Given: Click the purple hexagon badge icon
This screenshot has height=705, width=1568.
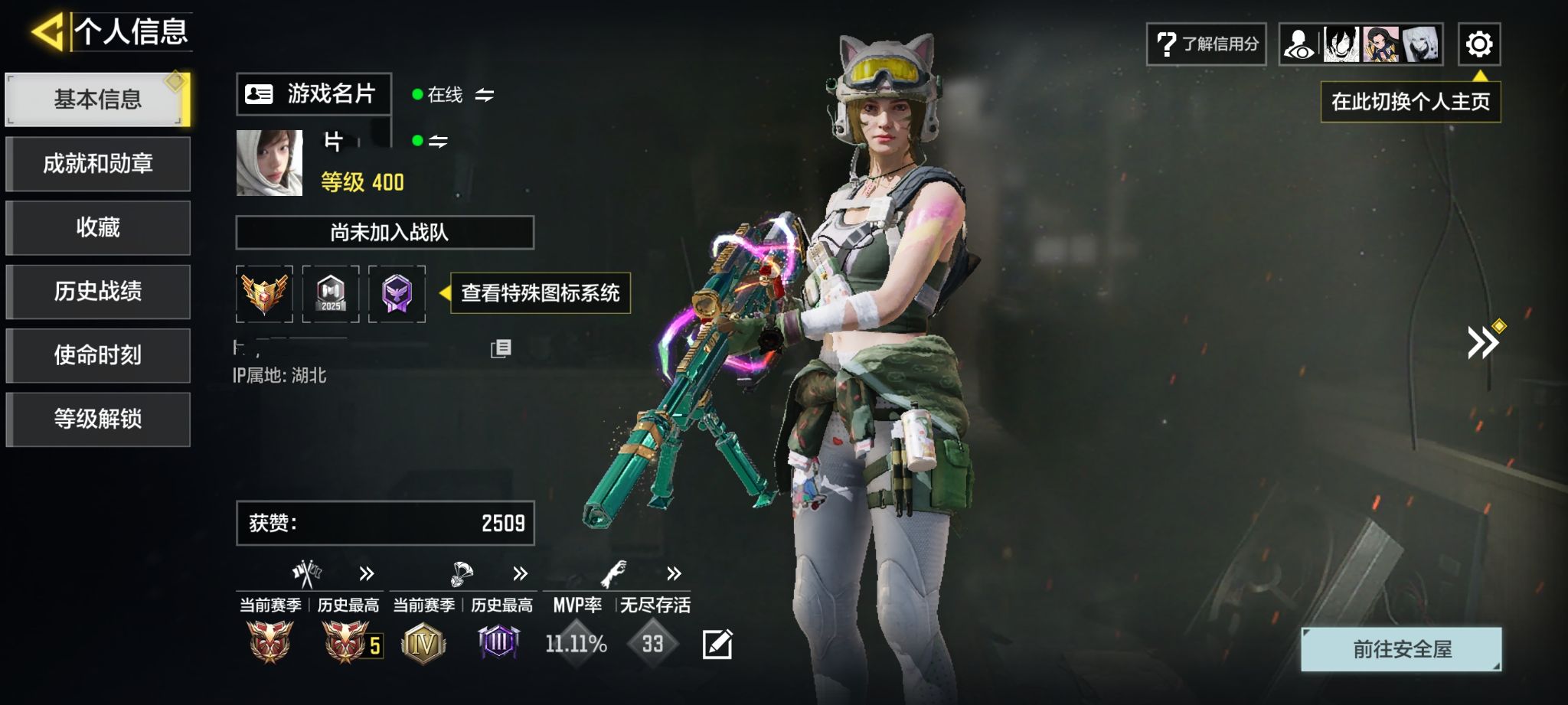Looking at the screenshot, I should pos(397,294).
